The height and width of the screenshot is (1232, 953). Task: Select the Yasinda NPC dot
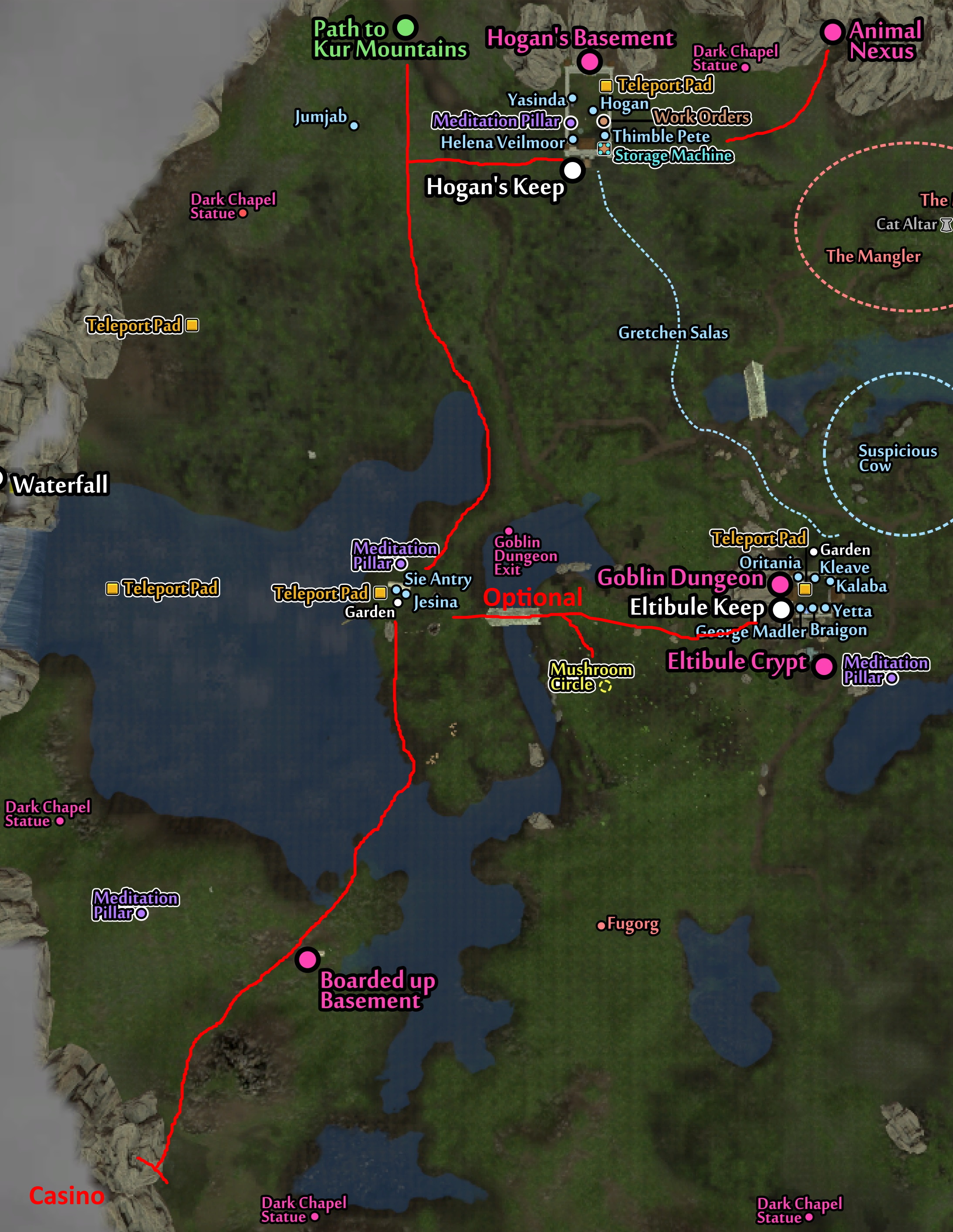(573, 98)
